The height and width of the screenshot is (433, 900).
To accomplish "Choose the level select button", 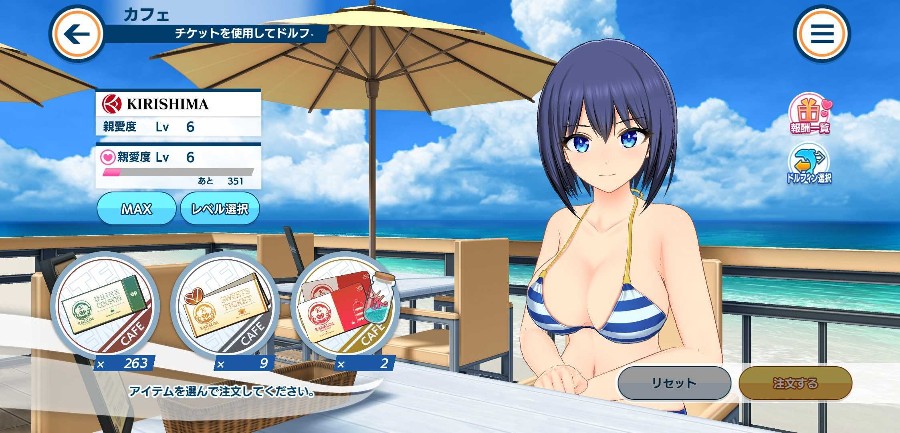I will click(x=220, y=209).
